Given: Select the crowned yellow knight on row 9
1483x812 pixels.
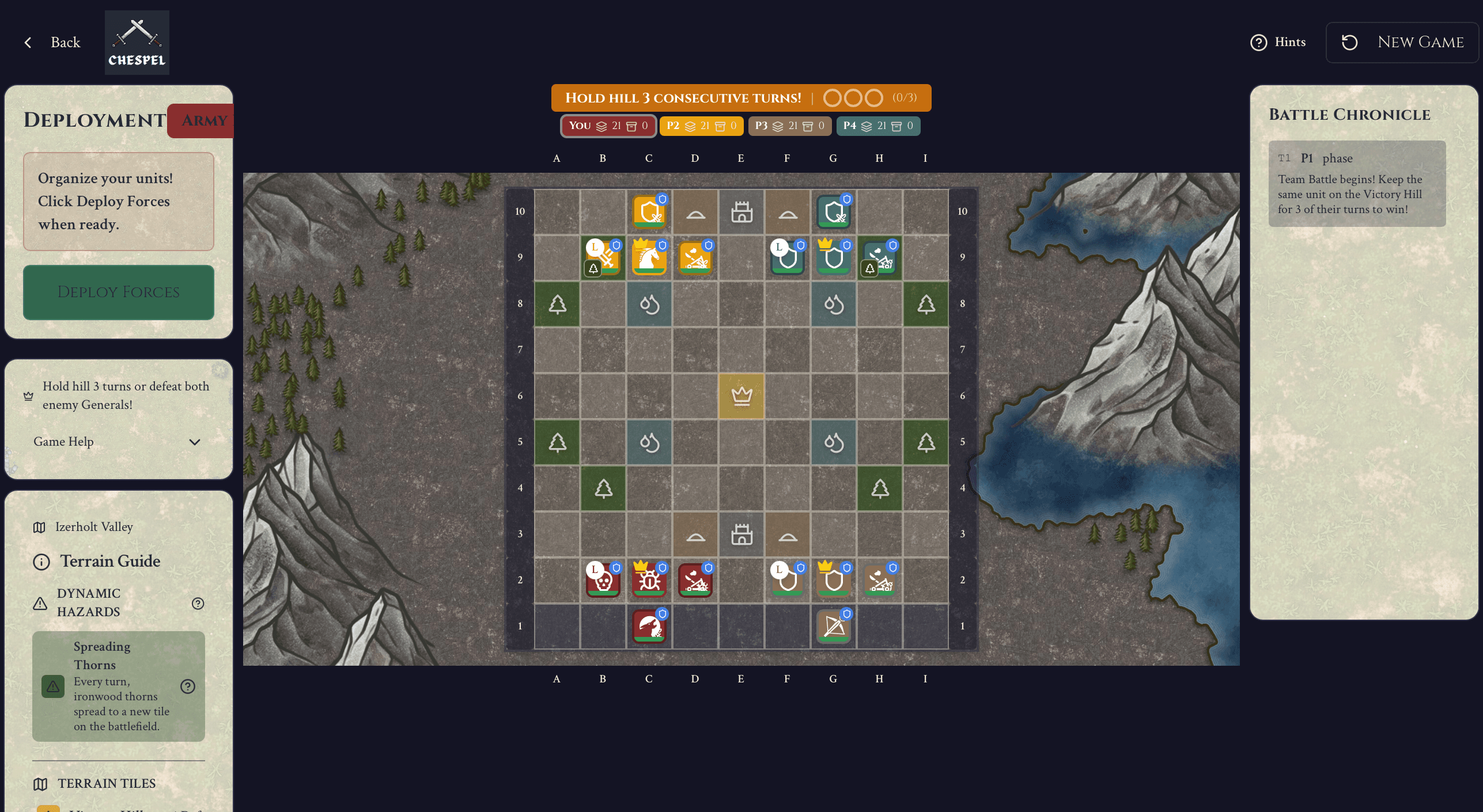Looking at the screenshot, I should coord(649,259).
